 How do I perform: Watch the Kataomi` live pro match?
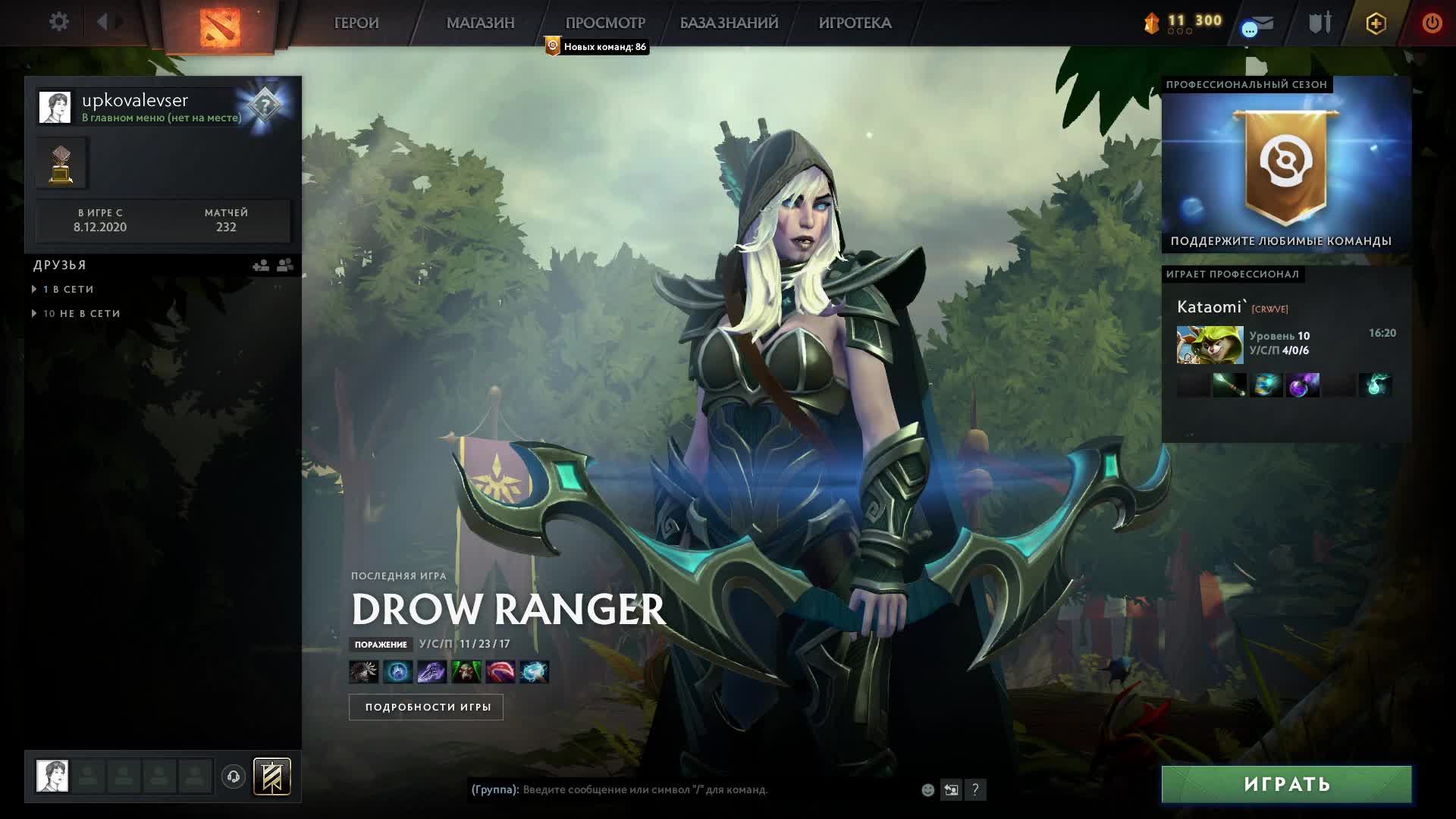pos(1286,345)
